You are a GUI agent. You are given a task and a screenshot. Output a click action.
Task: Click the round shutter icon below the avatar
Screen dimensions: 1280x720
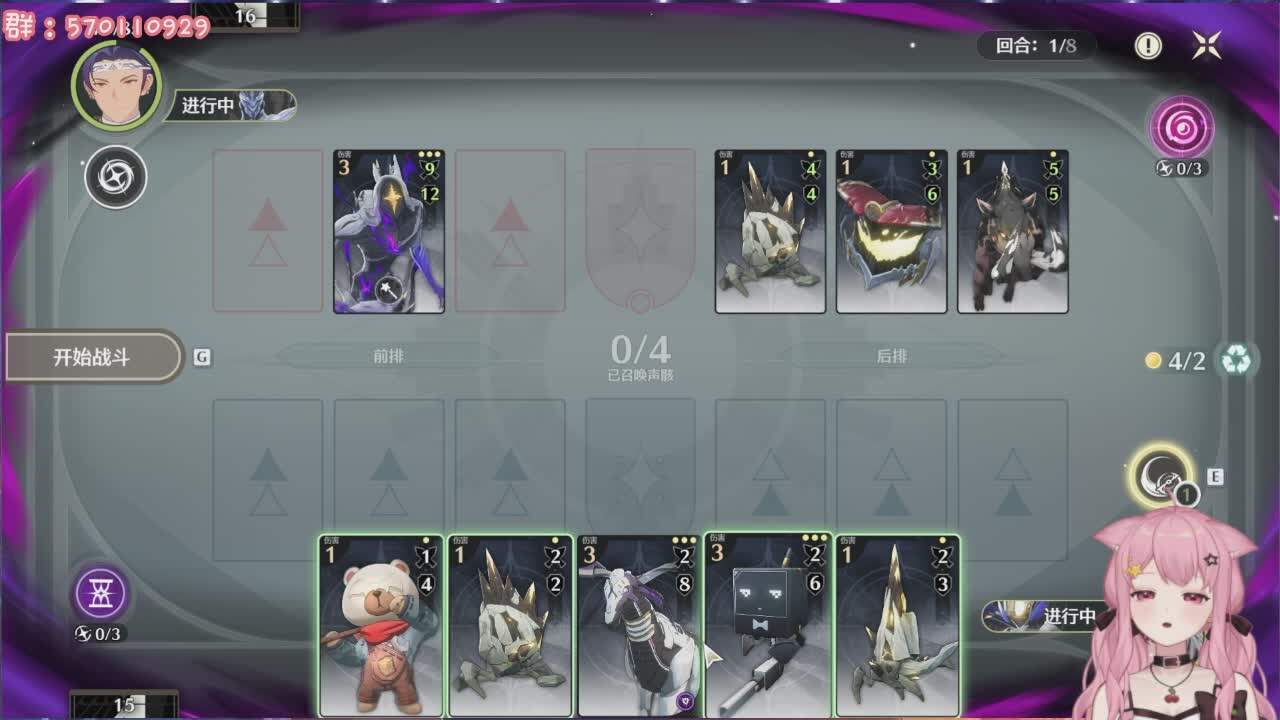click(116, 178)
